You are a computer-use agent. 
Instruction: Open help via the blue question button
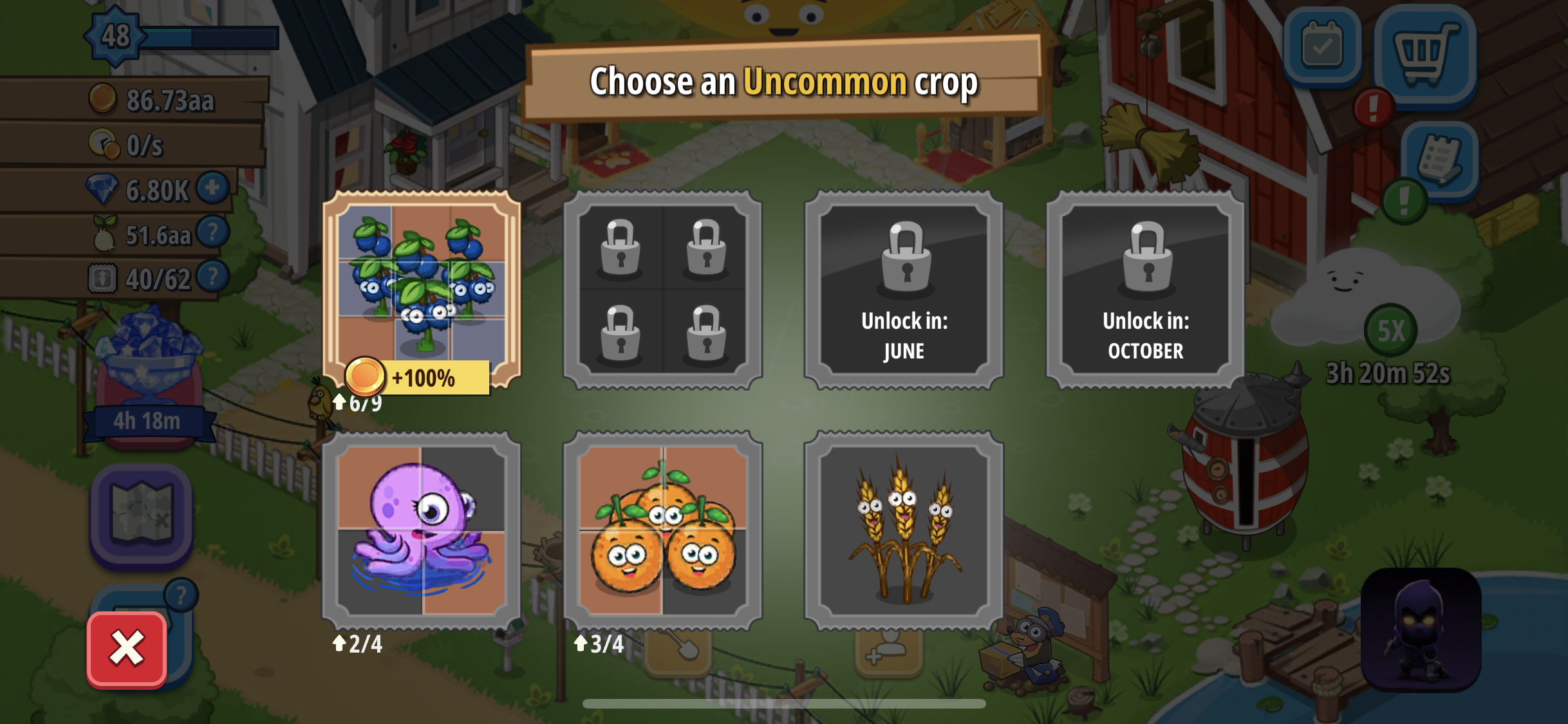[x=182, y=594]
